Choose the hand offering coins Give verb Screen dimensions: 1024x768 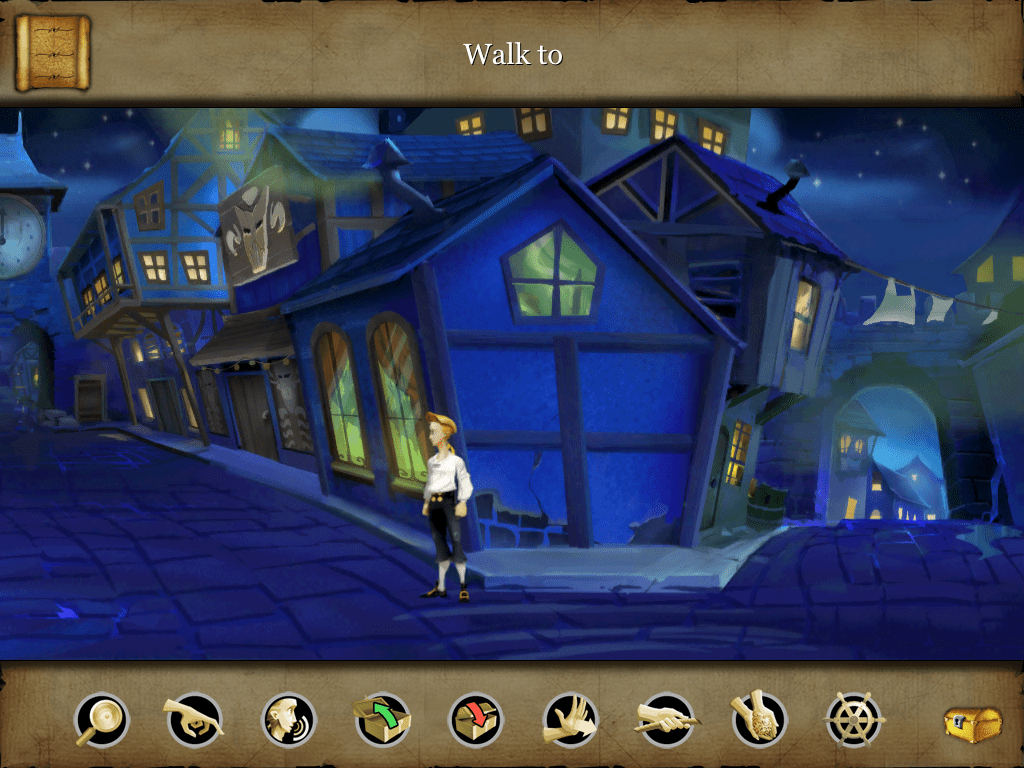pos(760,719)
